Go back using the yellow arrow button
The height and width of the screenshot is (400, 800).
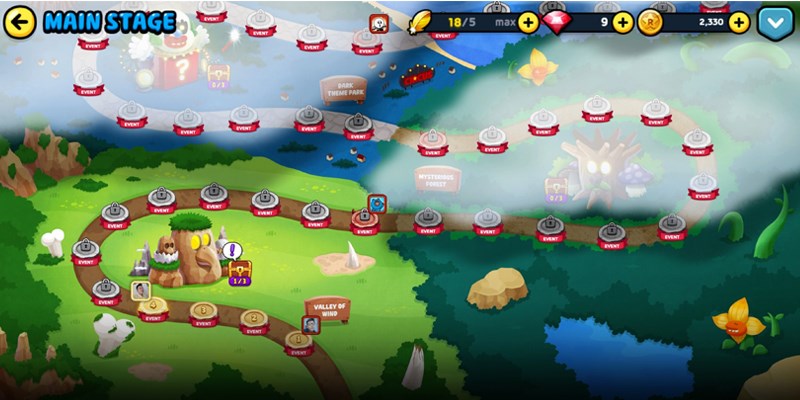click(x=20, y=21)
